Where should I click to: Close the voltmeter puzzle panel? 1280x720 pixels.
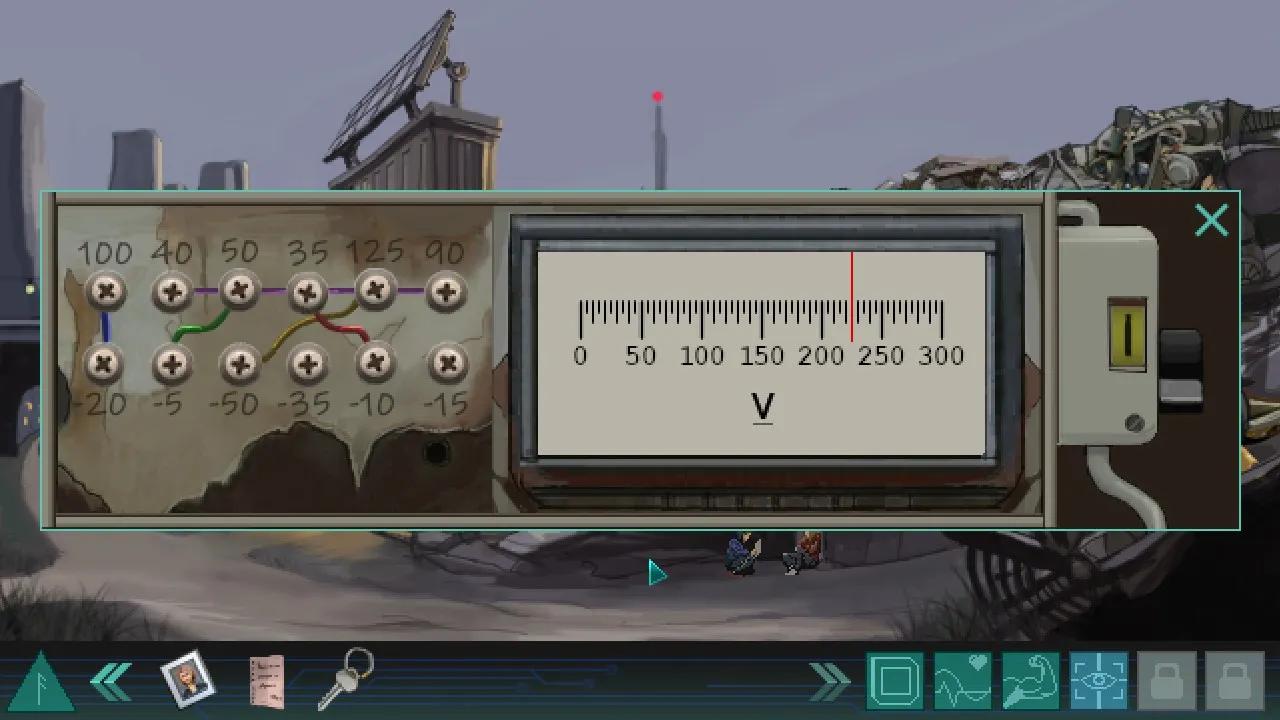tap(1211, 220)
